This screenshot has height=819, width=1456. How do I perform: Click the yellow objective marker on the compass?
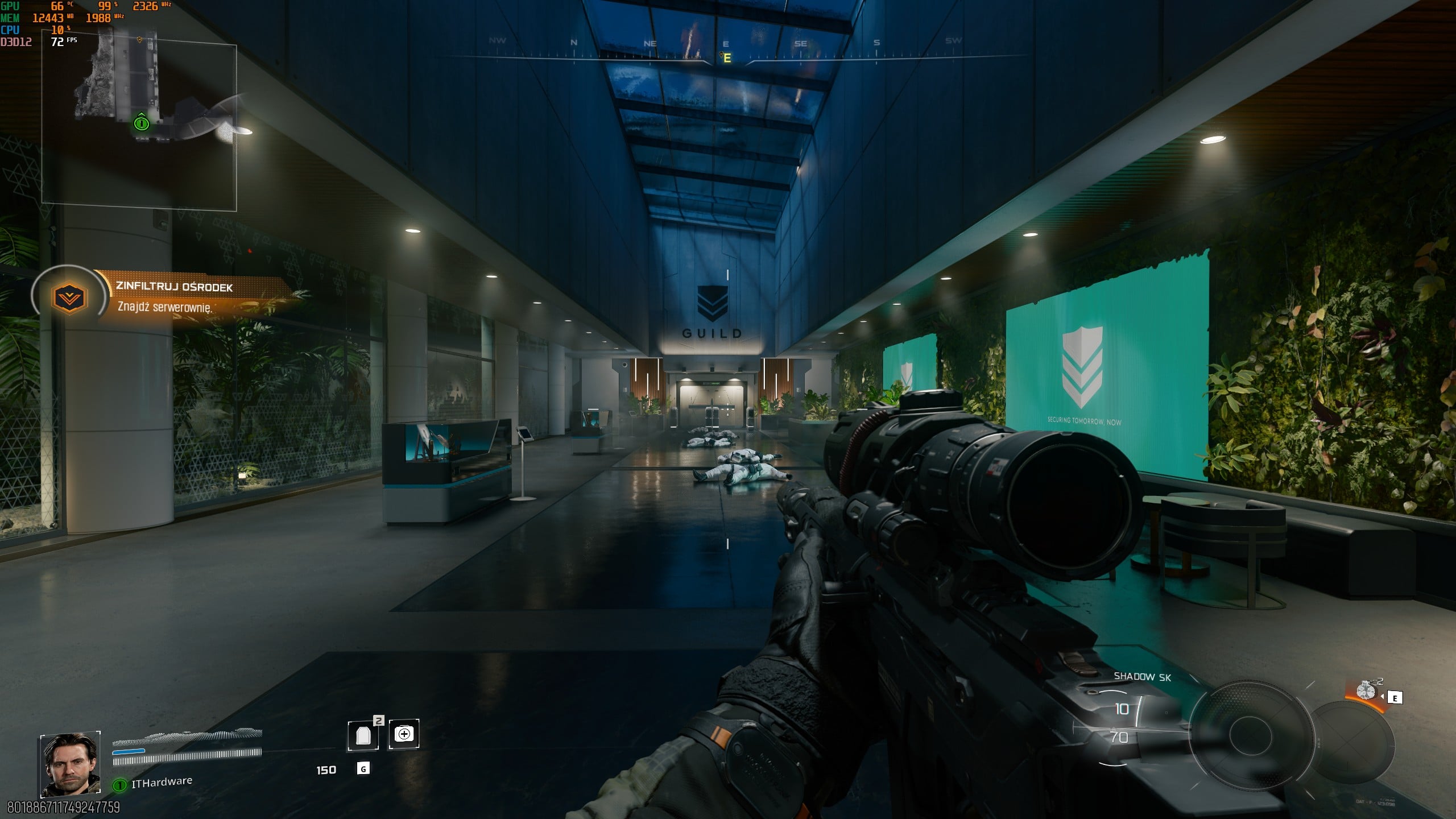point(725,57)
